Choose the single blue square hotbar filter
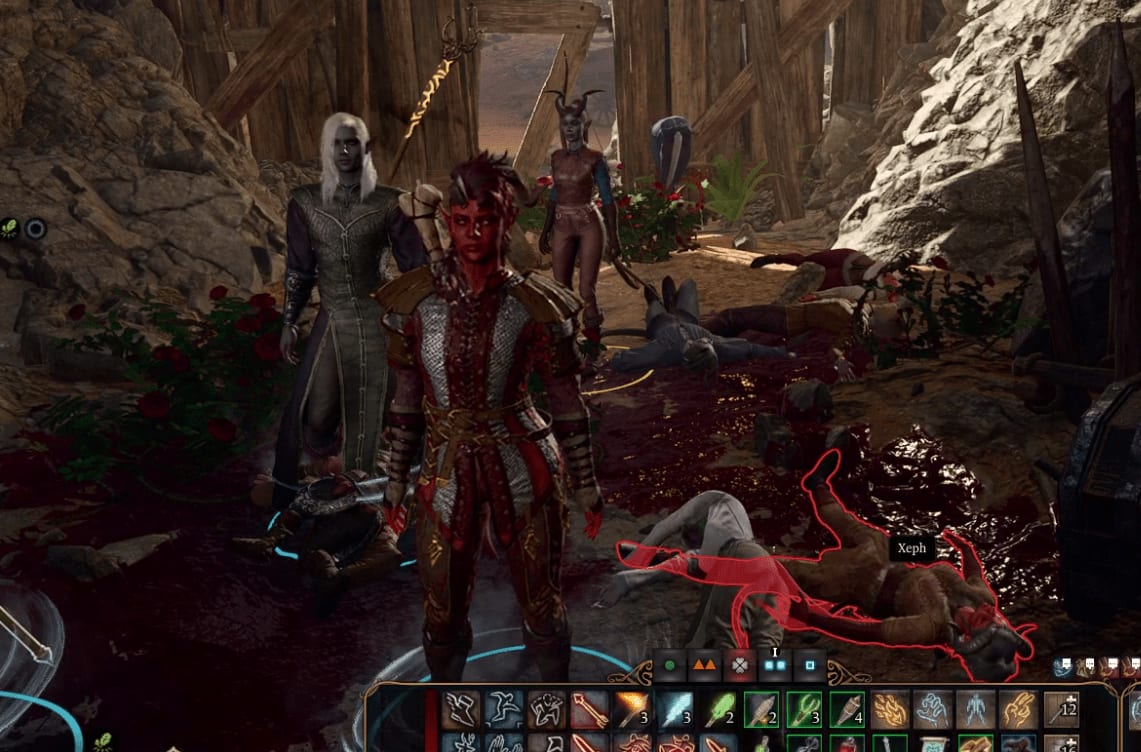This screenshot has width=1141, height=752. point(810,664)
